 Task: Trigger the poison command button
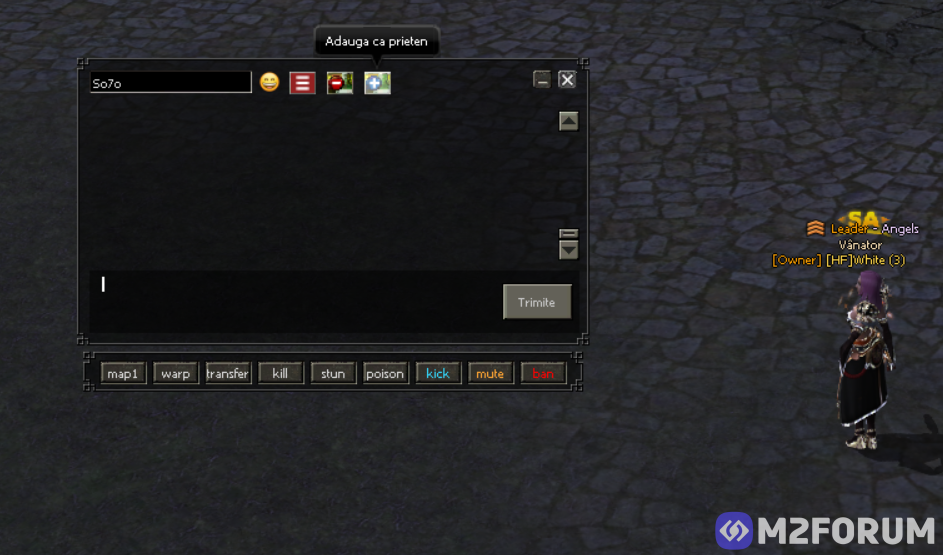pos(385,374)
